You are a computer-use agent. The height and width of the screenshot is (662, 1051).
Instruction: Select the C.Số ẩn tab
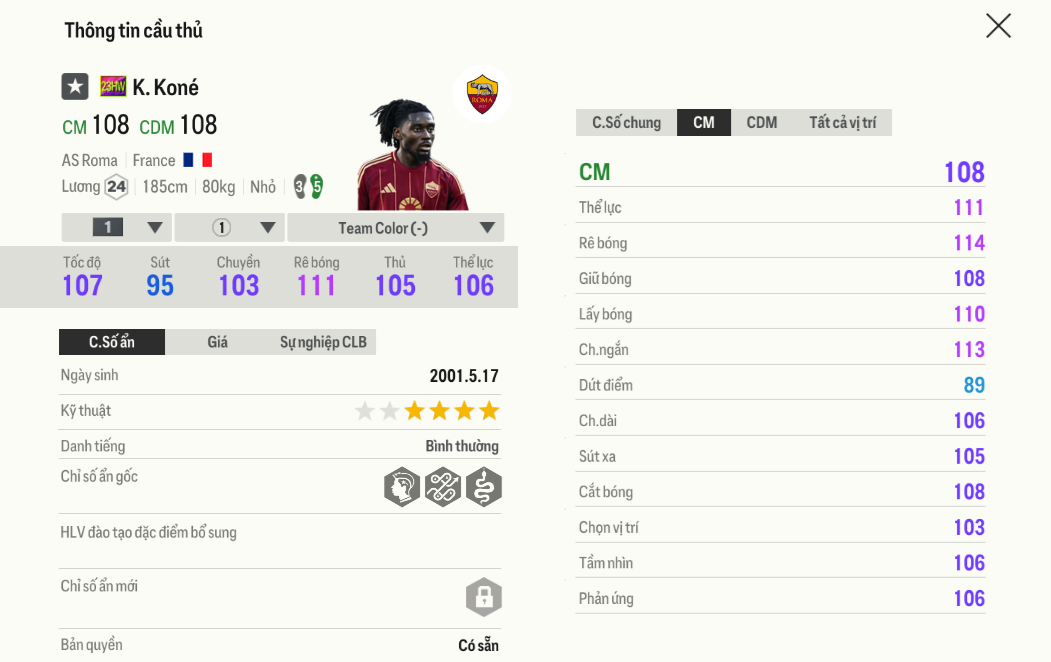point(112,342)
